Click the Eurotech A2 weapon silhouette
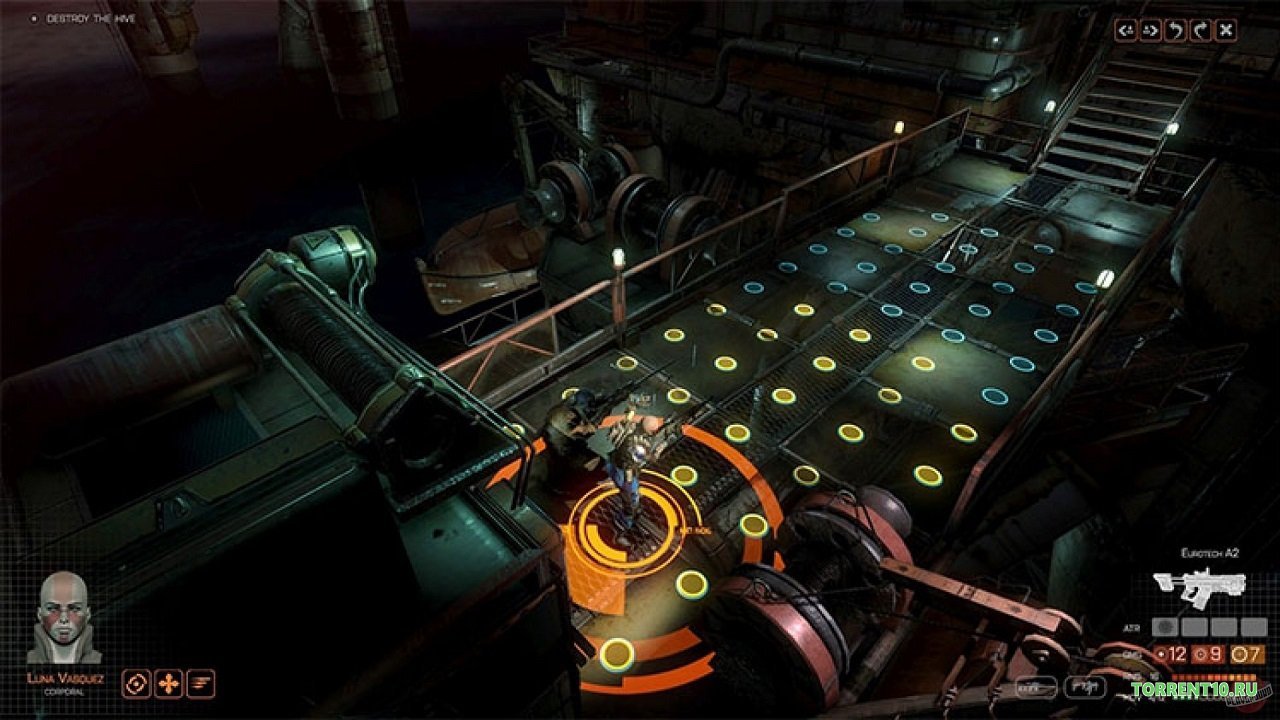 [1200, 584]
